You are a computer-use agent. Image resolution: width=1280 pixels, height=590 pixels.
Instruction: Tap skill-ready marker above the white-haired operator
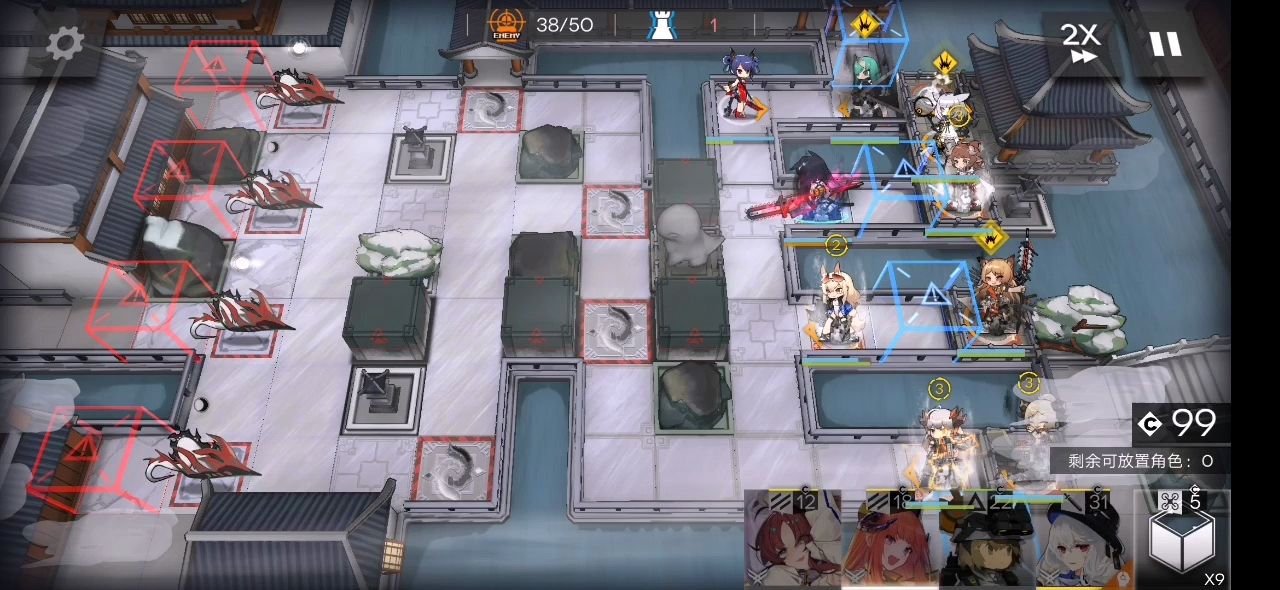click(x=944, y=63)
